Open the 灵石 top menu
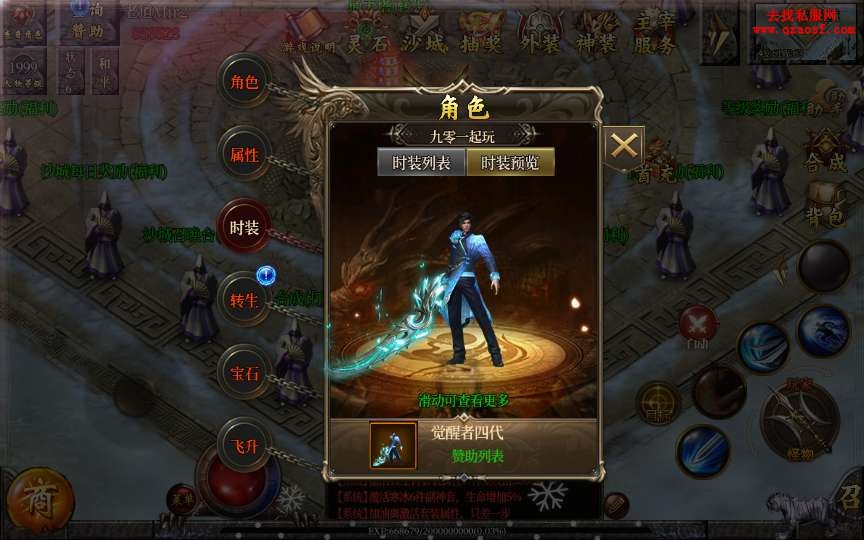The height and width of the screenshot is (540, 864). click(x=368, y=35)
